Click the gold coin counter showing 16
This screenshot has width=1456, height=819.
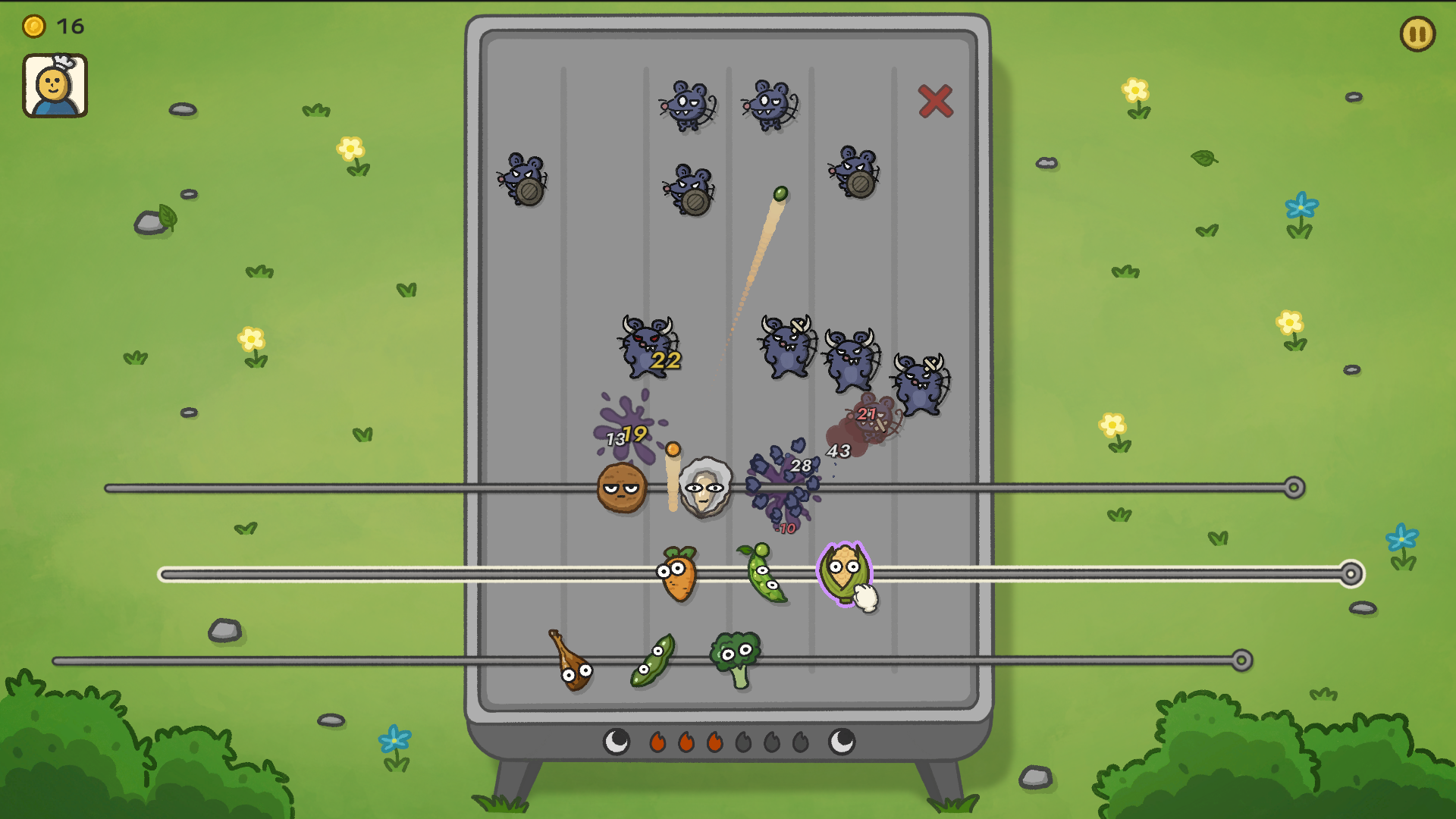click(45, 26)
